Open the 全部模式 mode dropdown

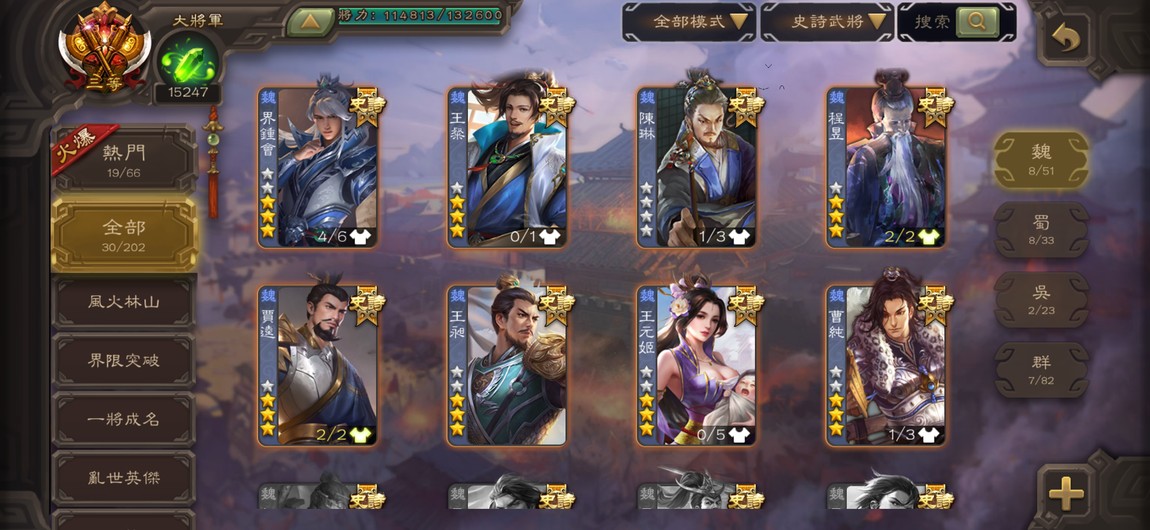(688, 21)
